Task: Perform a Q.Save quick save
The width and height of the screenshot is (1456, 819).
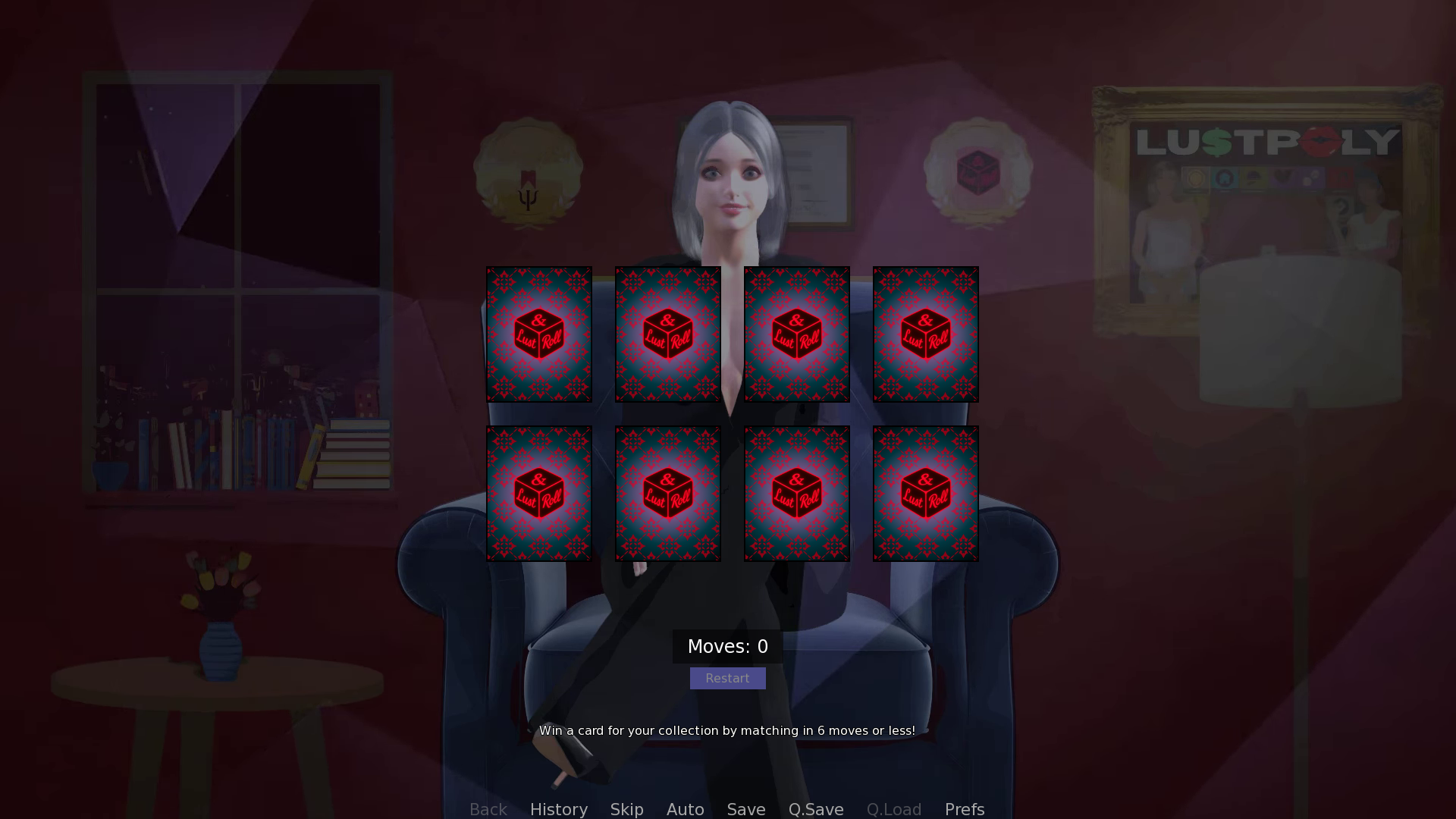Action: pyautogui.click(x=816, y=809)
